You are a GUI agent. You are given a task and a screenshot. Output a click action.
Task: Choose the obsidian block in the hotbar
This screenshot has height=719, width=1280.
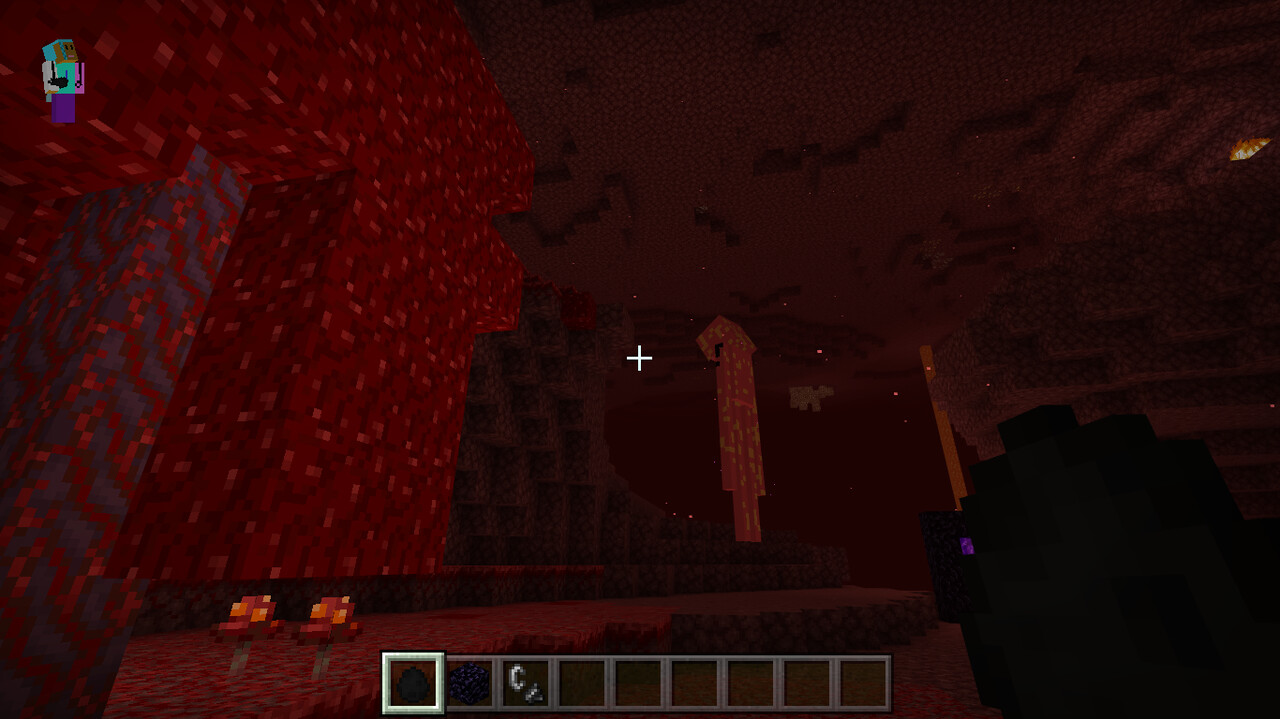[470, 683]
